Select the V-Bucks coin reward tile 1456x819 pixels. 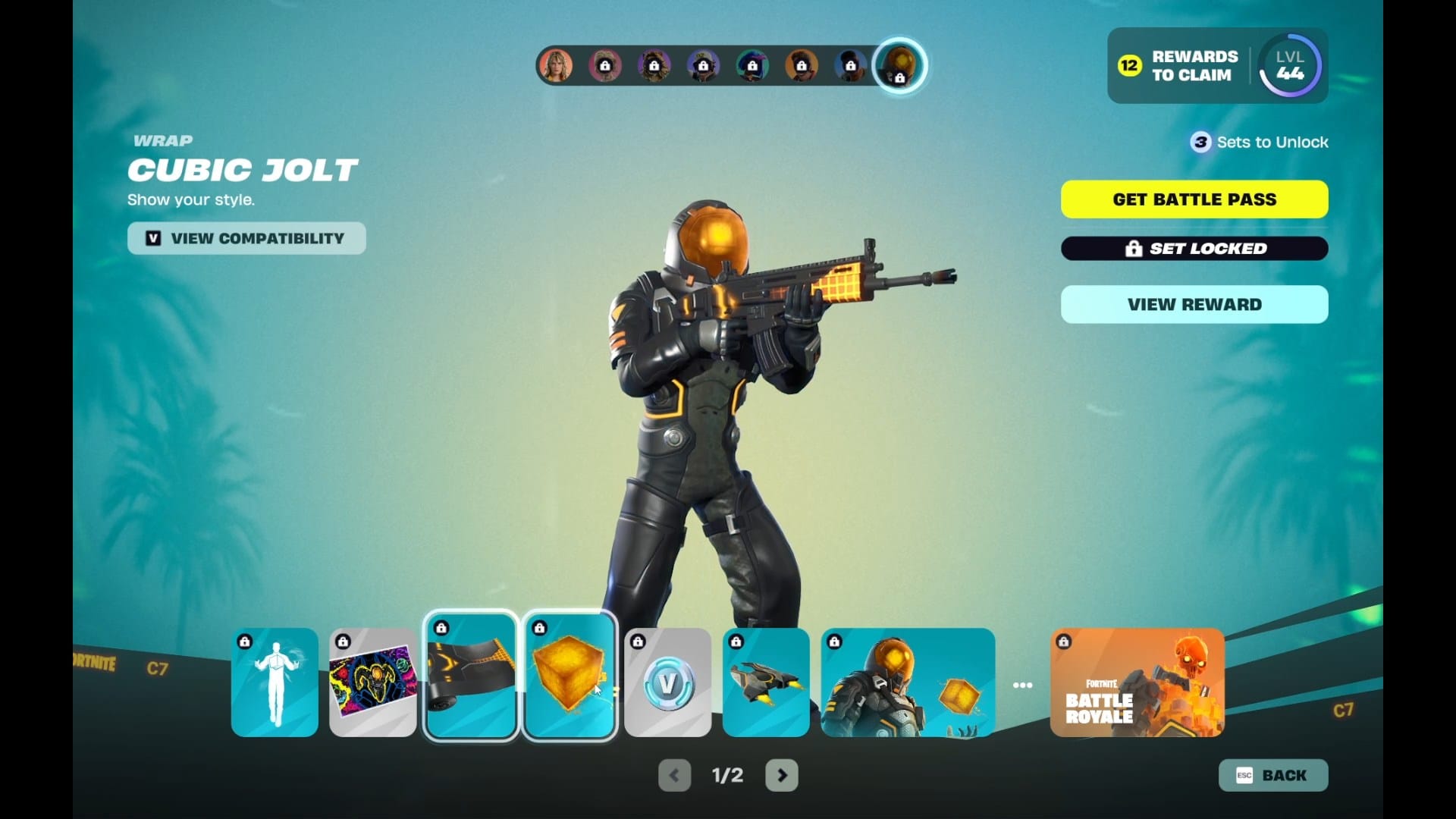tap(668, 682)
